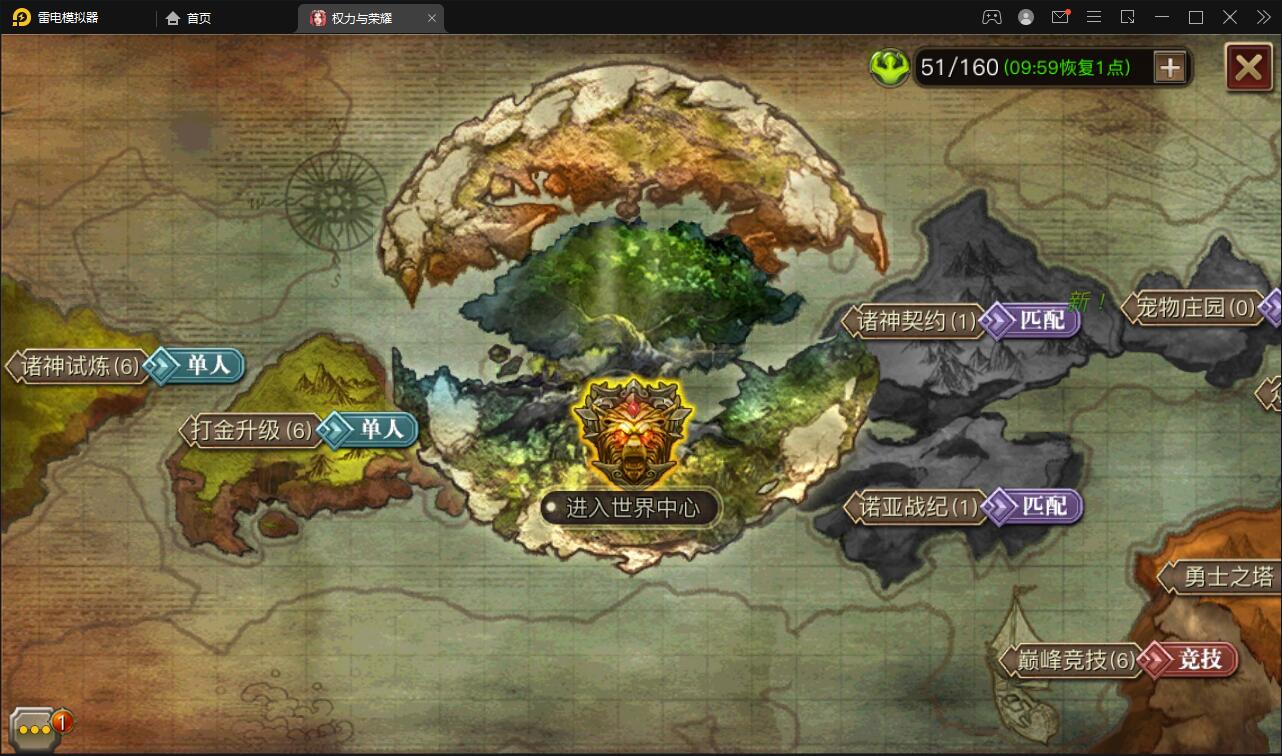Open the user account avatar icon
Image resolution: width=1282 pixels, height=756 pixels.
pos(1024,17)
